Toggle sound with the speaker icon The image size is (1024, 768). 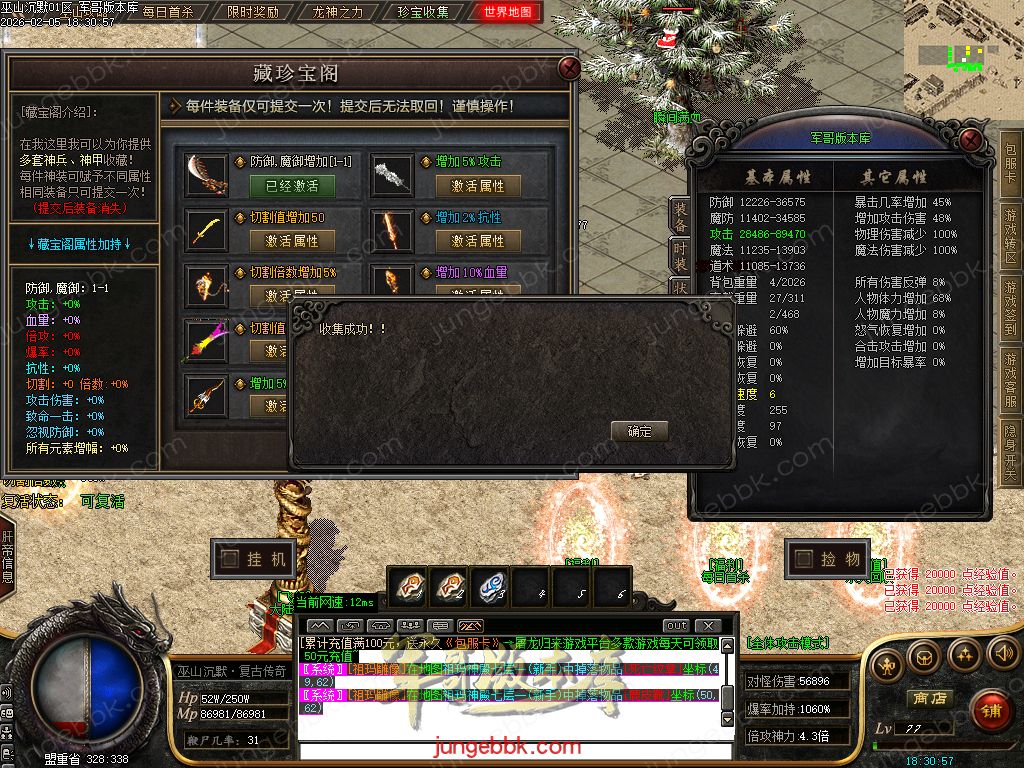click(1001, 655)
